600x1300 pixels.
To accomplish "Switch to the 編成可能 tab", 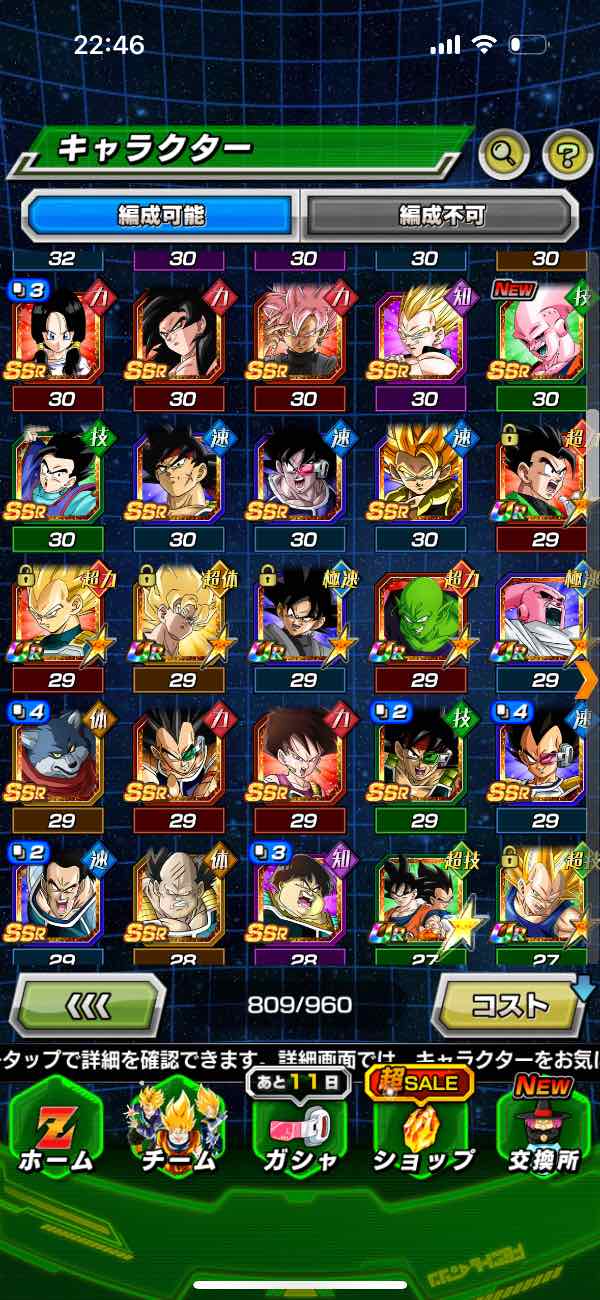I will coord(160,215).
